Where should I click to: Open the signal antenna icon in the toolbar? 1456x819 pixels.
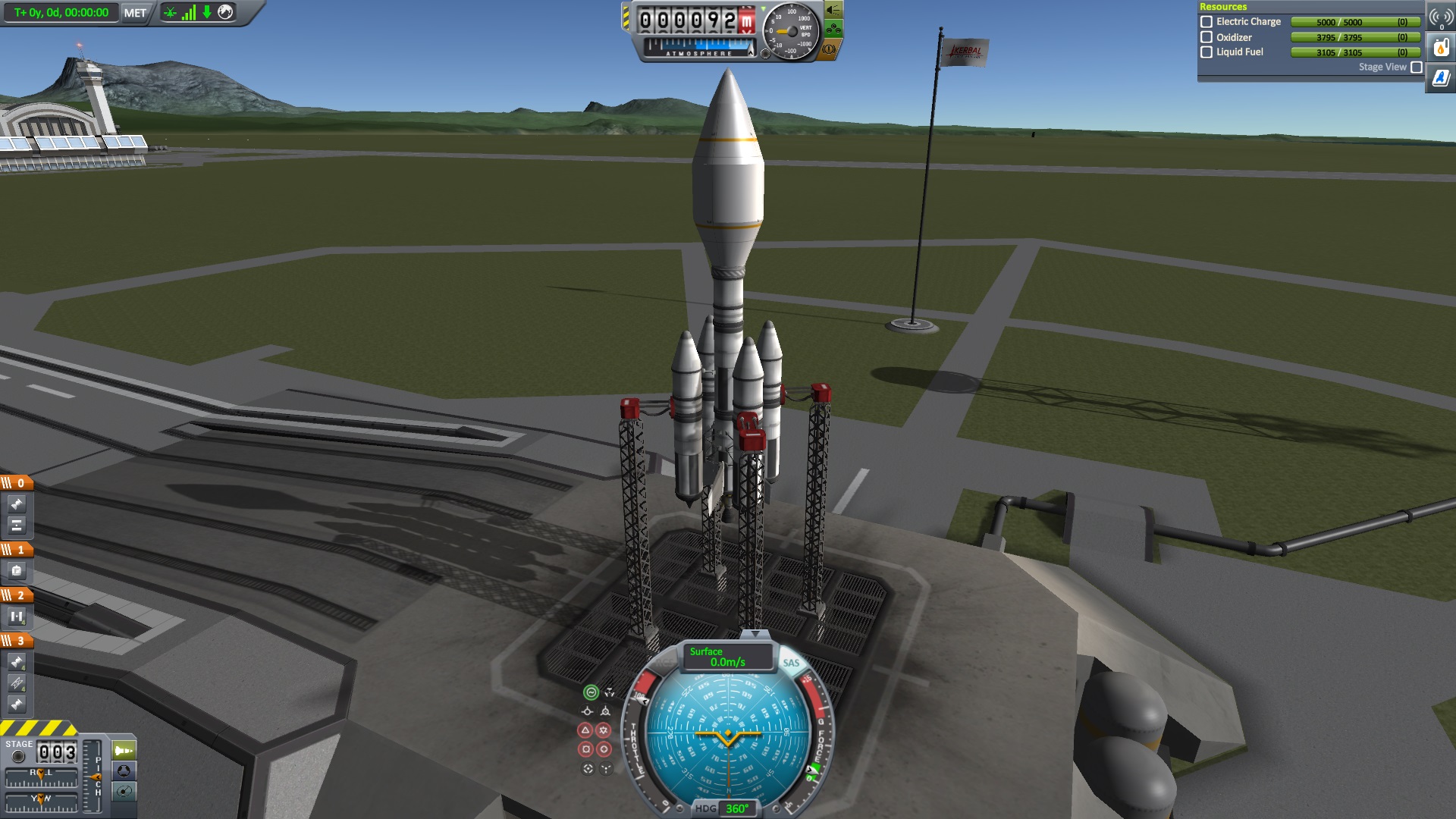1440,17
